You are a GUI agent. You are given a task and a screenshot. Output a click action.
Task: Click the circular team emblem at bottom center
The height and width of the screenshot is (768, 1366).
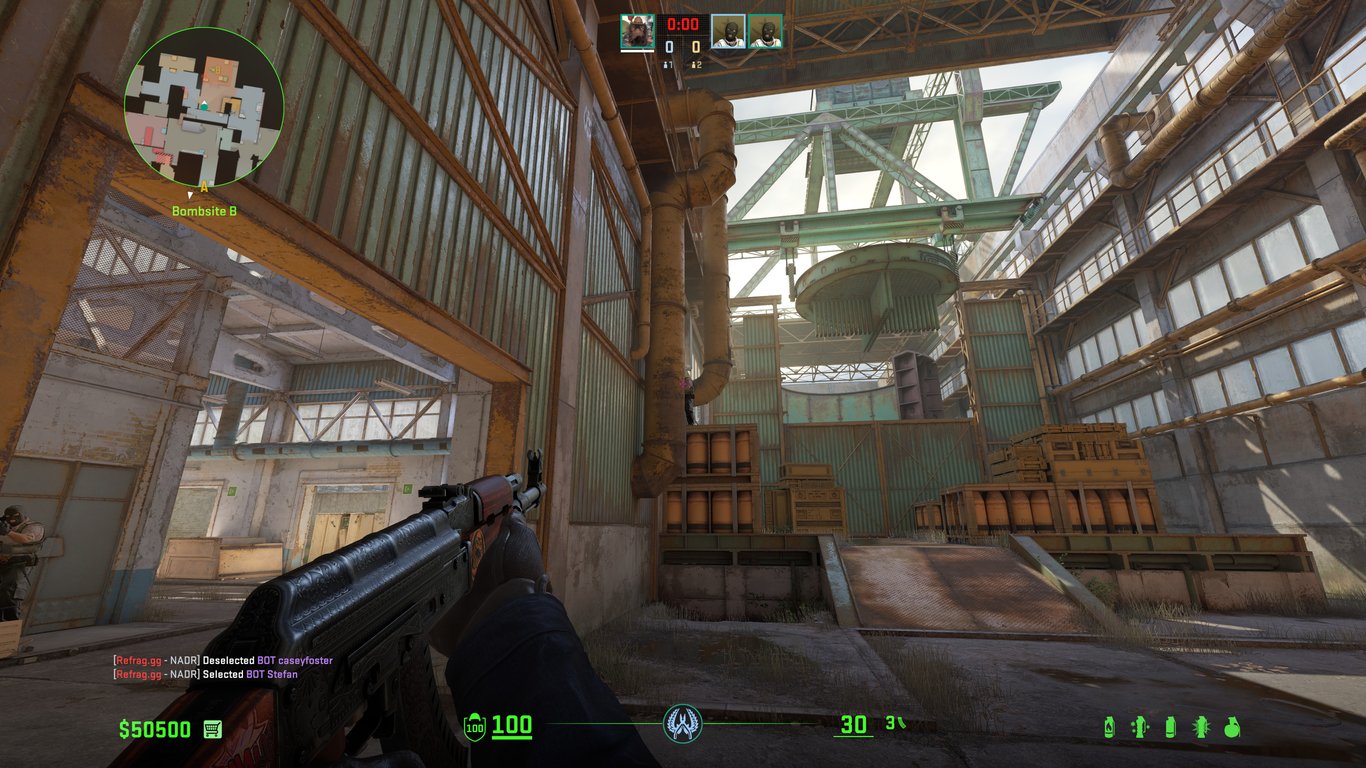[682, 723]
